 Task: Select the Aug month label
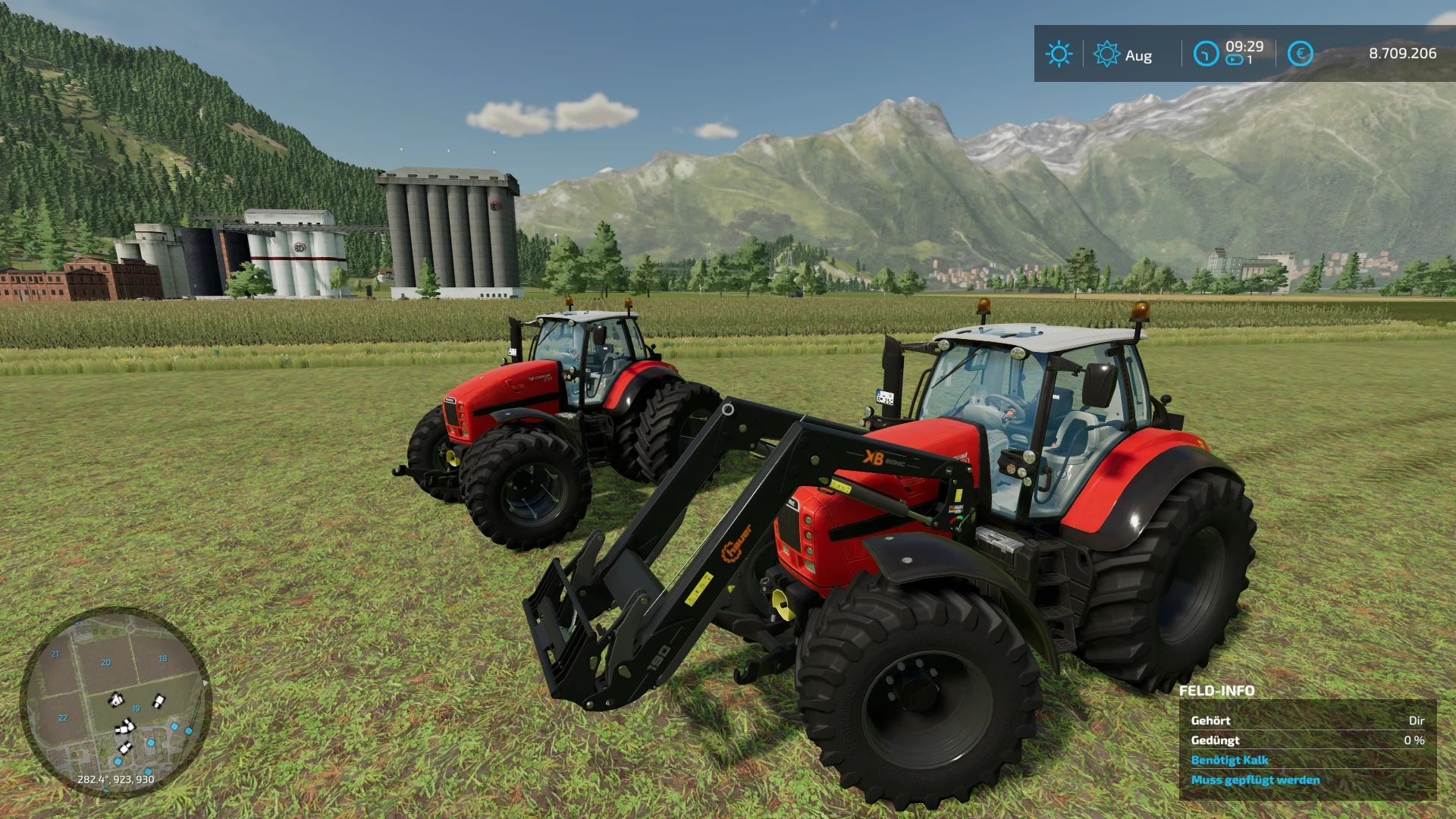[1137, 55]
